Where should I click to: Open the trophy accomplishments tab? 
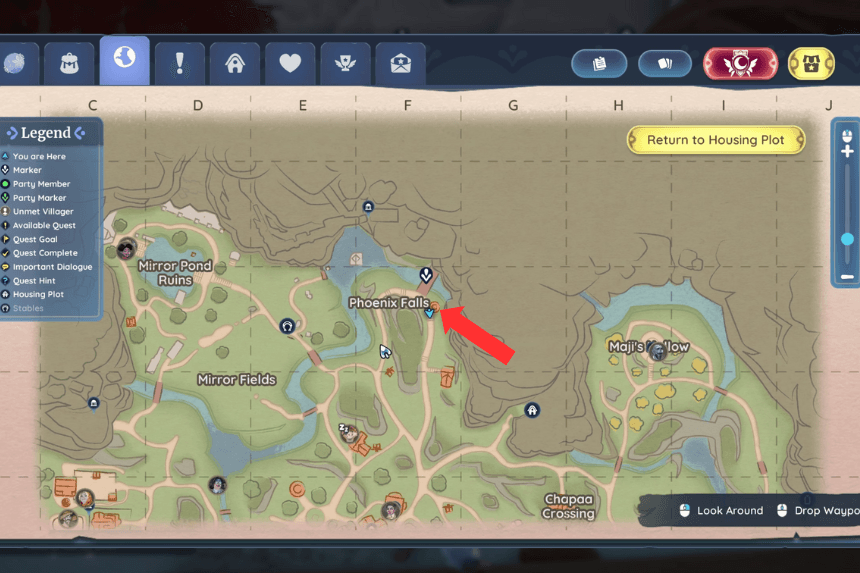345,63
